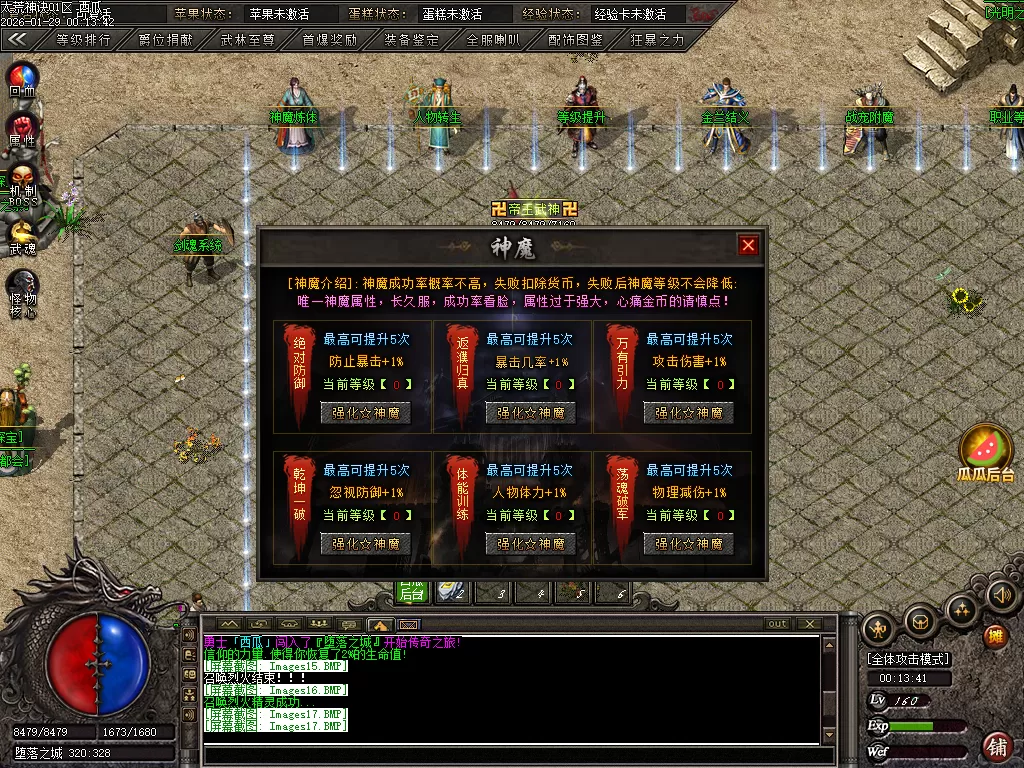Open the 等级排行 ranking menu
This screenshot has width=1024, height=768.
[83, 40]
